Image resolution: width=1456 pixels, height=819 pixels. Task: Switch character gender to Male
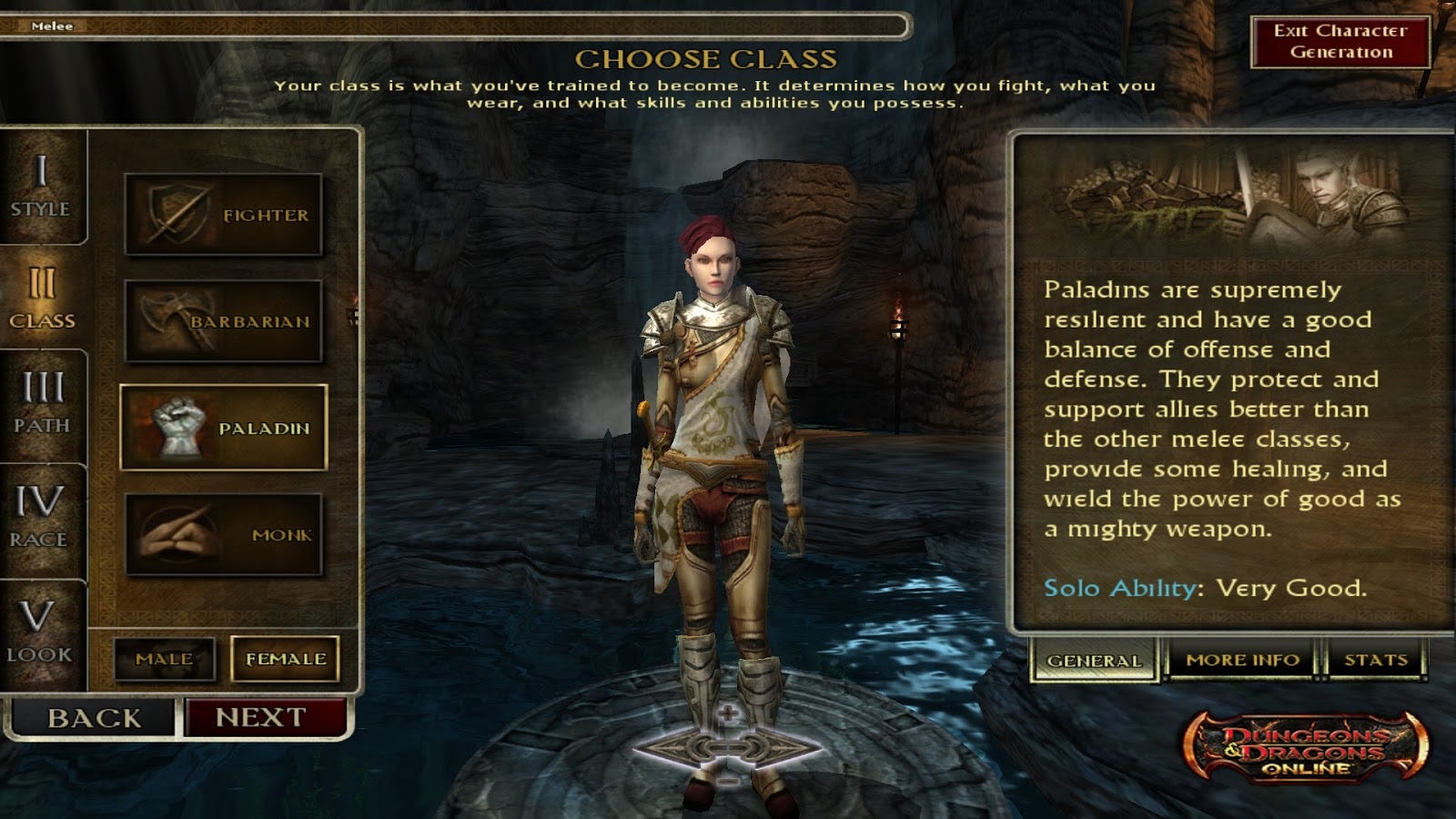pos(165,659)
